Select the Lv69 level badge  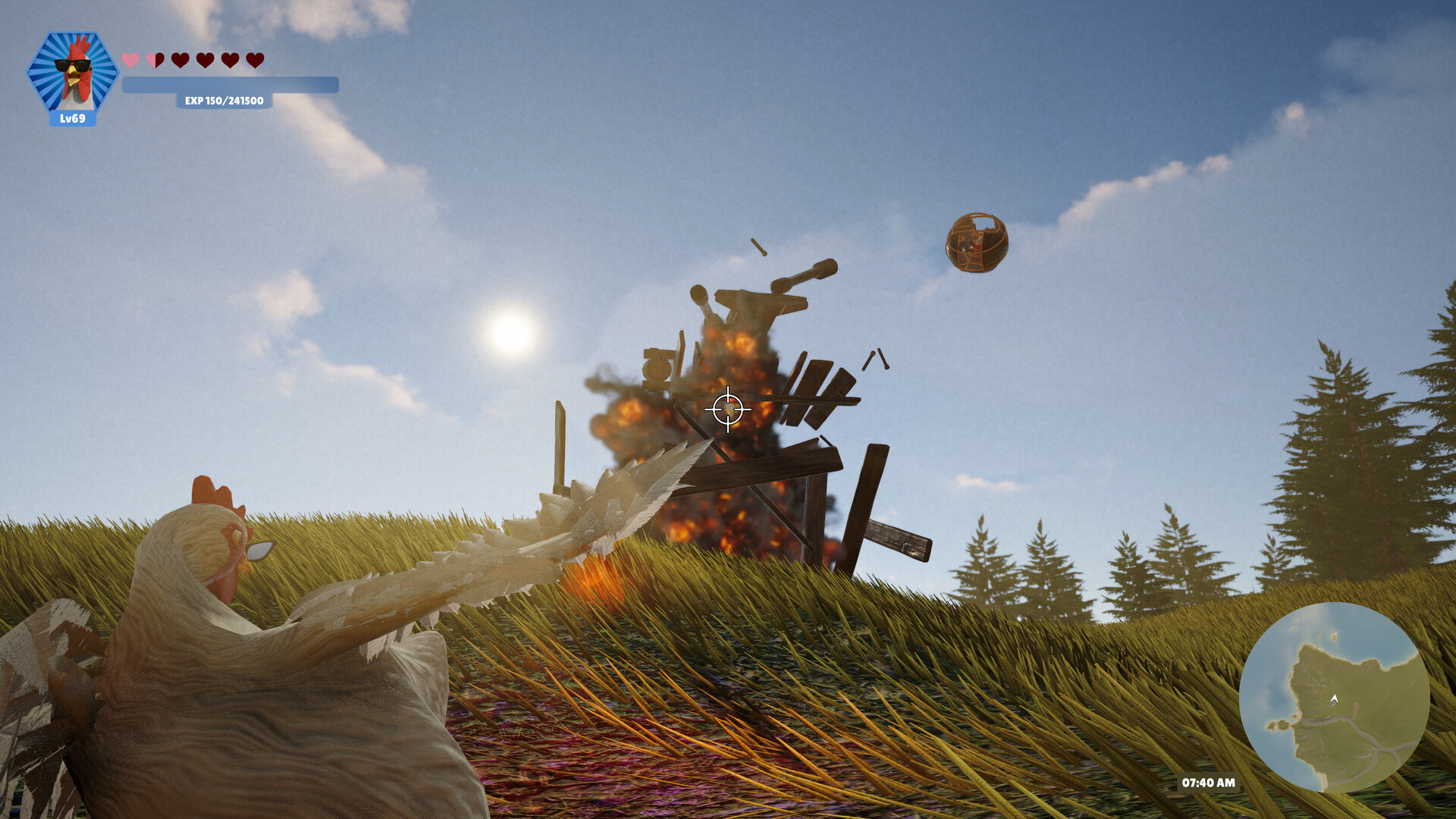point(74,118)
